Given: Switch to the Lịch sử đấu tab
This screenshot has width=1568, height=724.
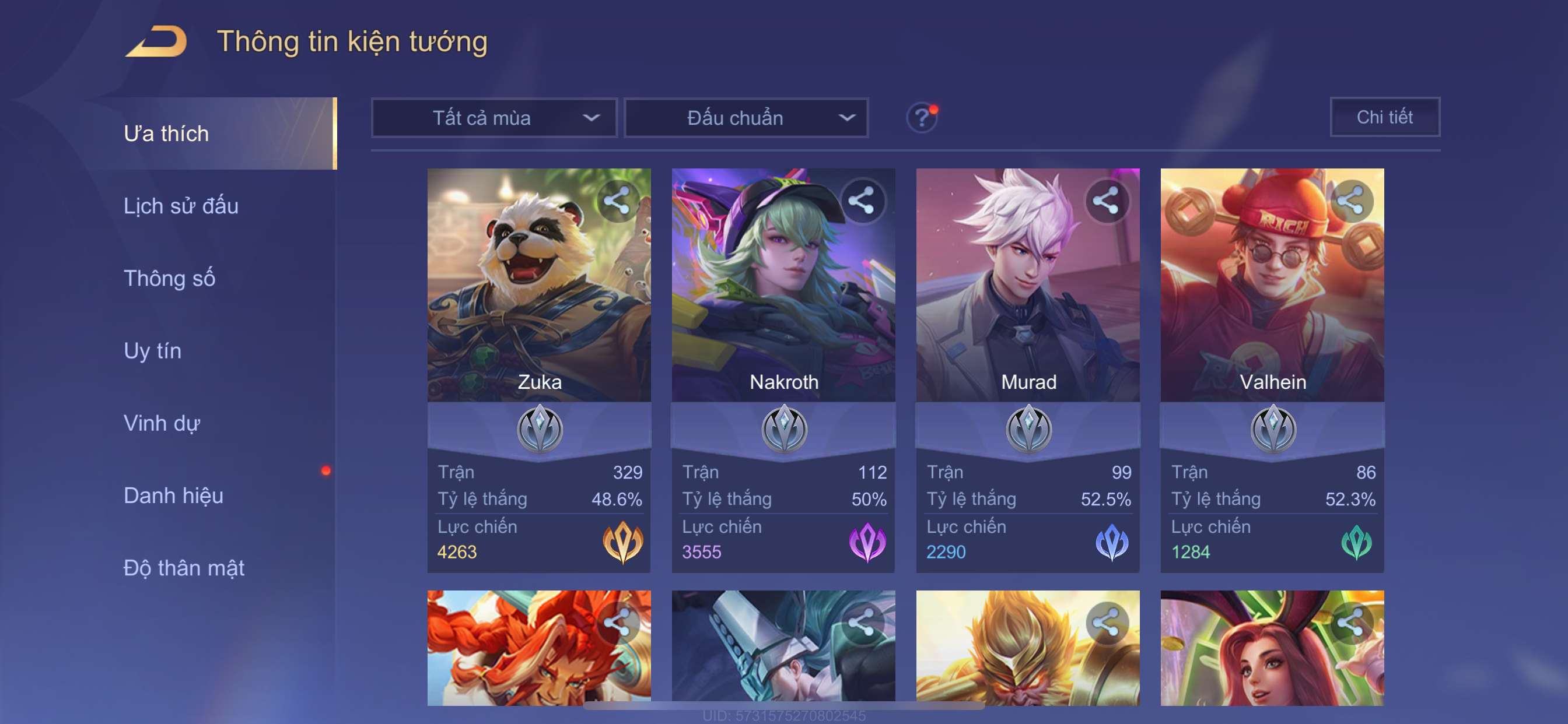Looking at the screenshot, I should 181,206.
